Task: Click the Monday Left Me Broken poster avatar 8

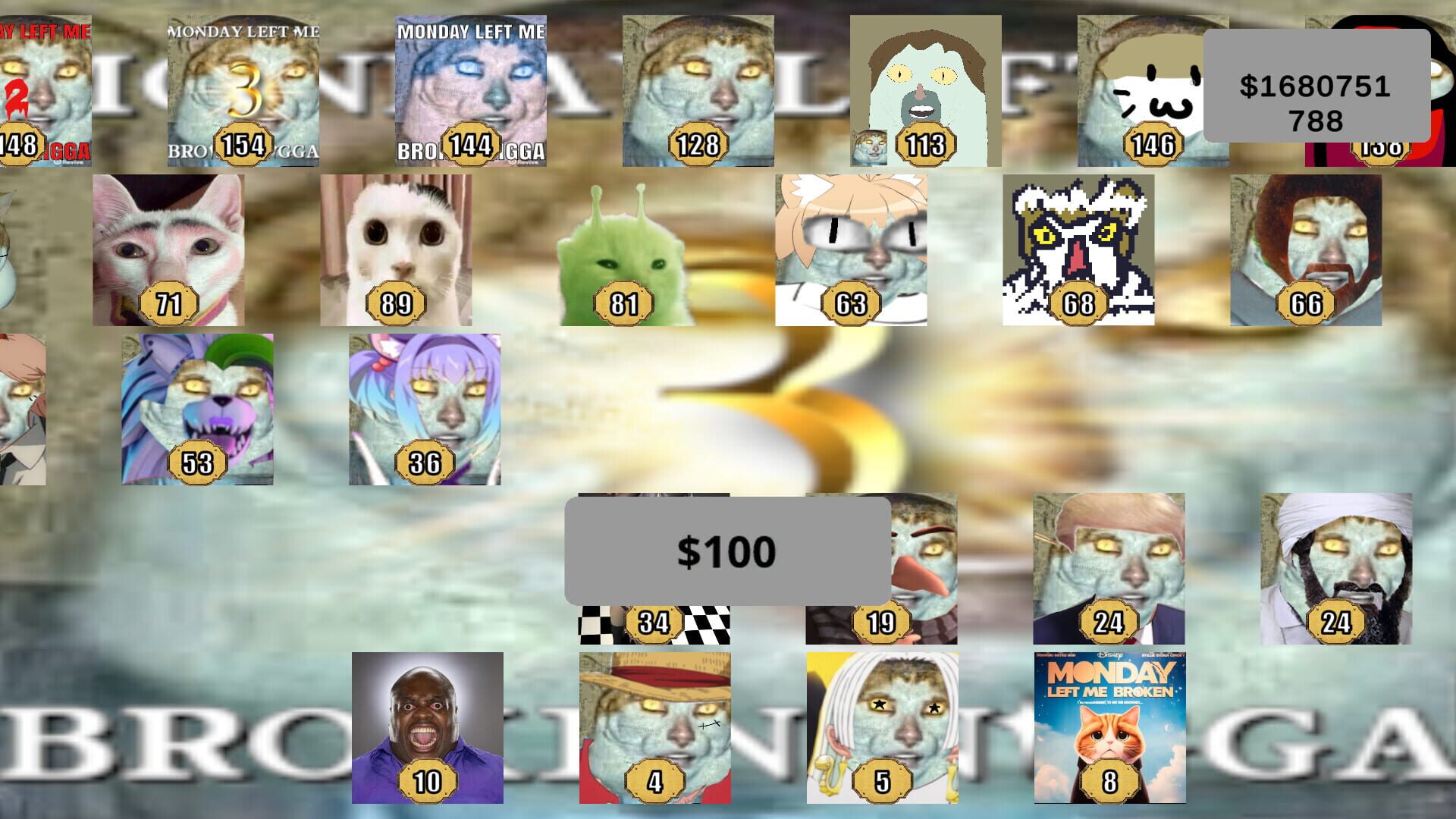Action: (1107, 728)
